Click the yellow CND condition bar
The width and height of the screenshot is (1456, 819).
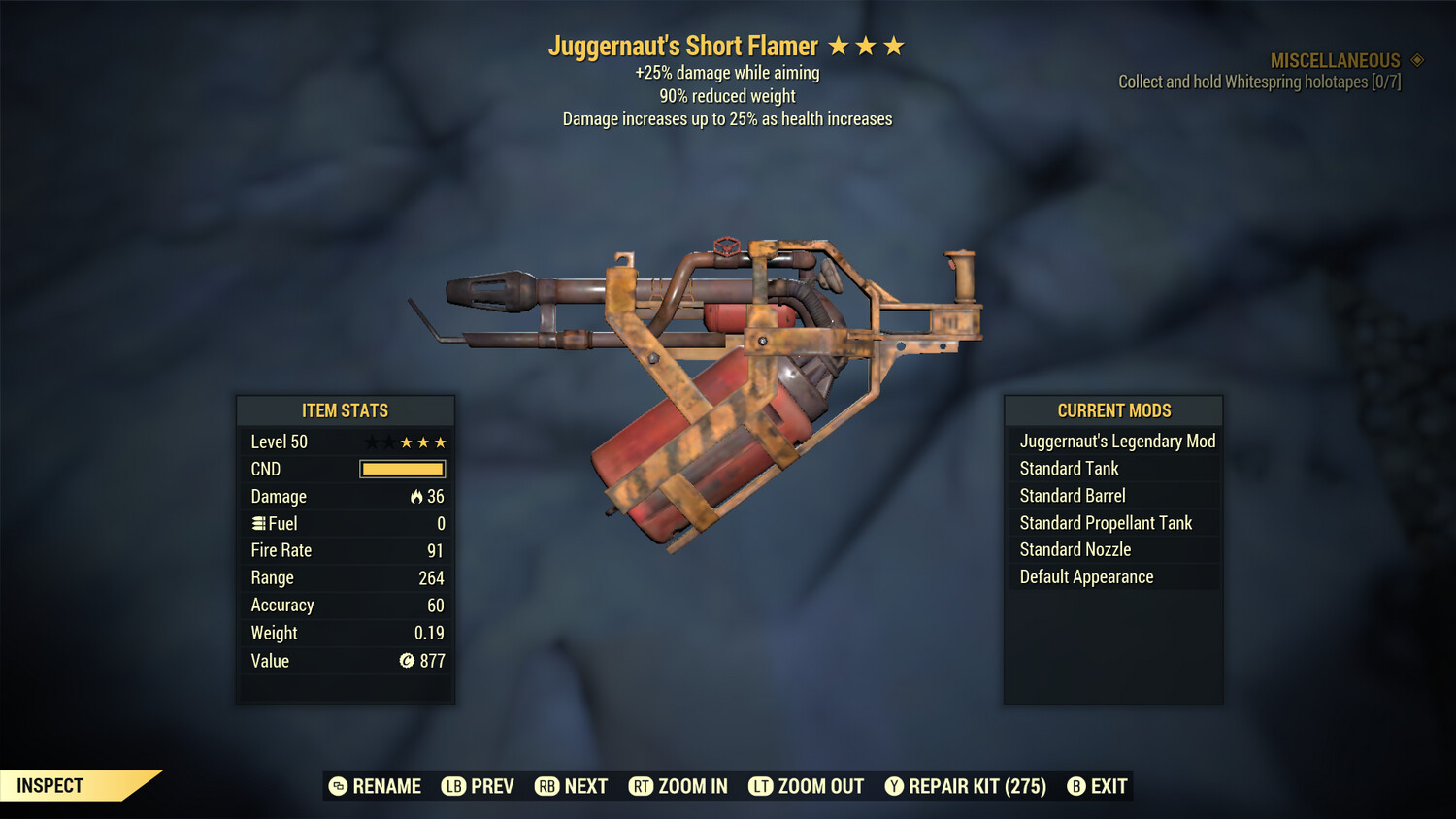[402, 469]
